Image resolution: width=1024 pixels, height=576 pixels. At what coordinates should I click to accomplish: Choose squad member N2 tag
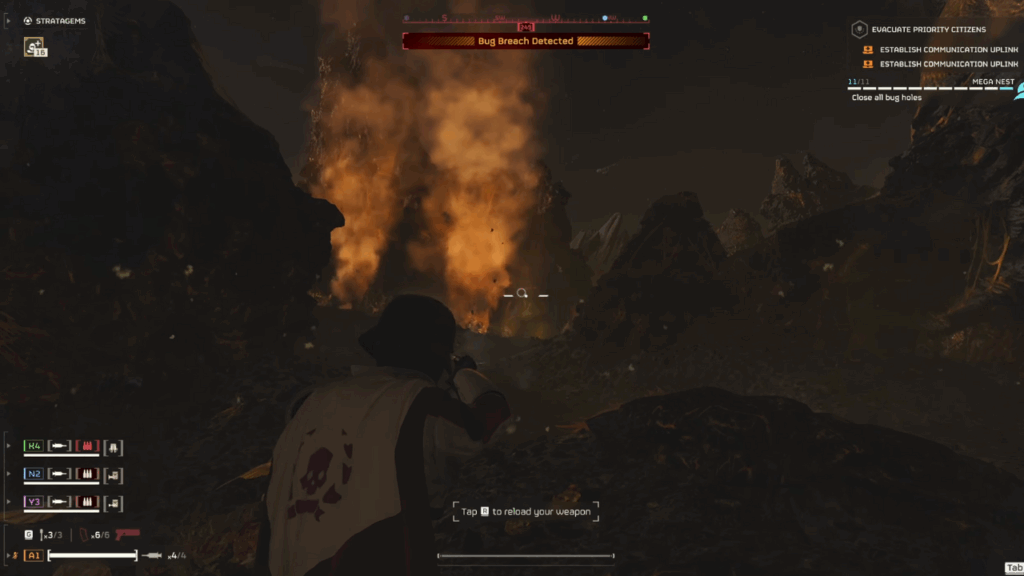[34, 474]
